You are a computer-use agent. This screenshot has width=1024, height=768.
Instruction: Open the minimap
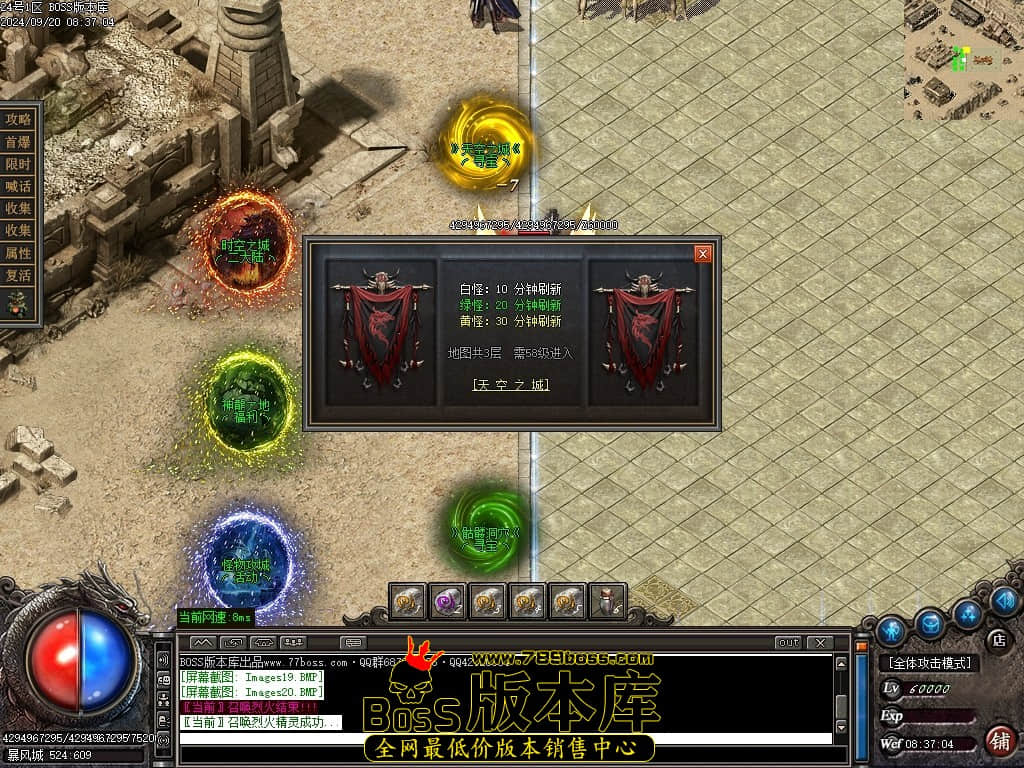click(x=964, y=60)
